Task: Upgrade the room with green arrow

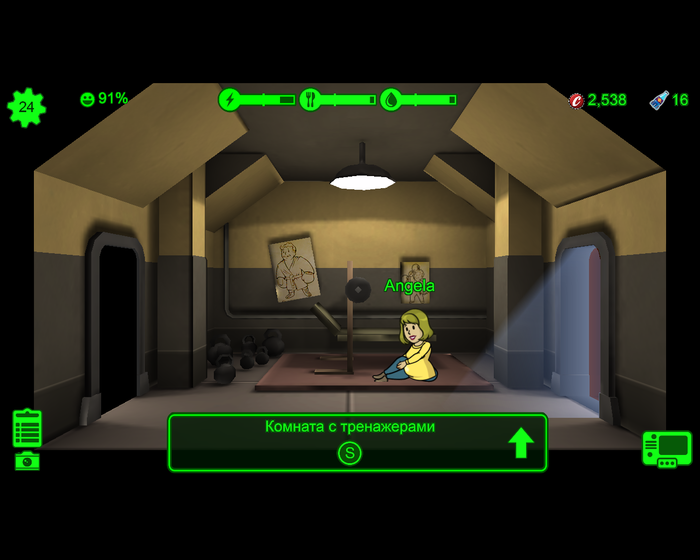Action: [521, 442]
